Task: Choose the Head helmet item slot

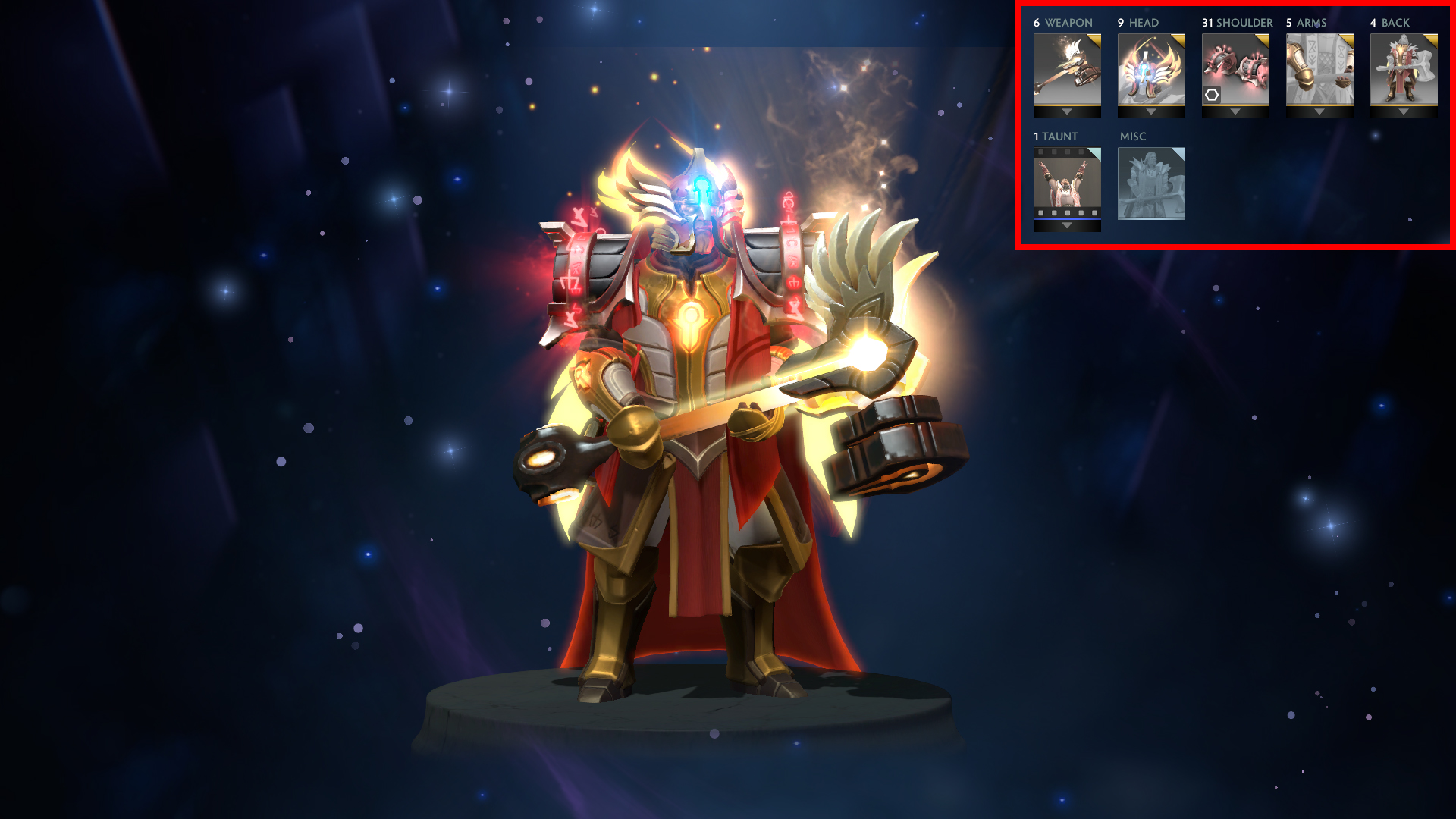Action: (x=1151, y=69)
